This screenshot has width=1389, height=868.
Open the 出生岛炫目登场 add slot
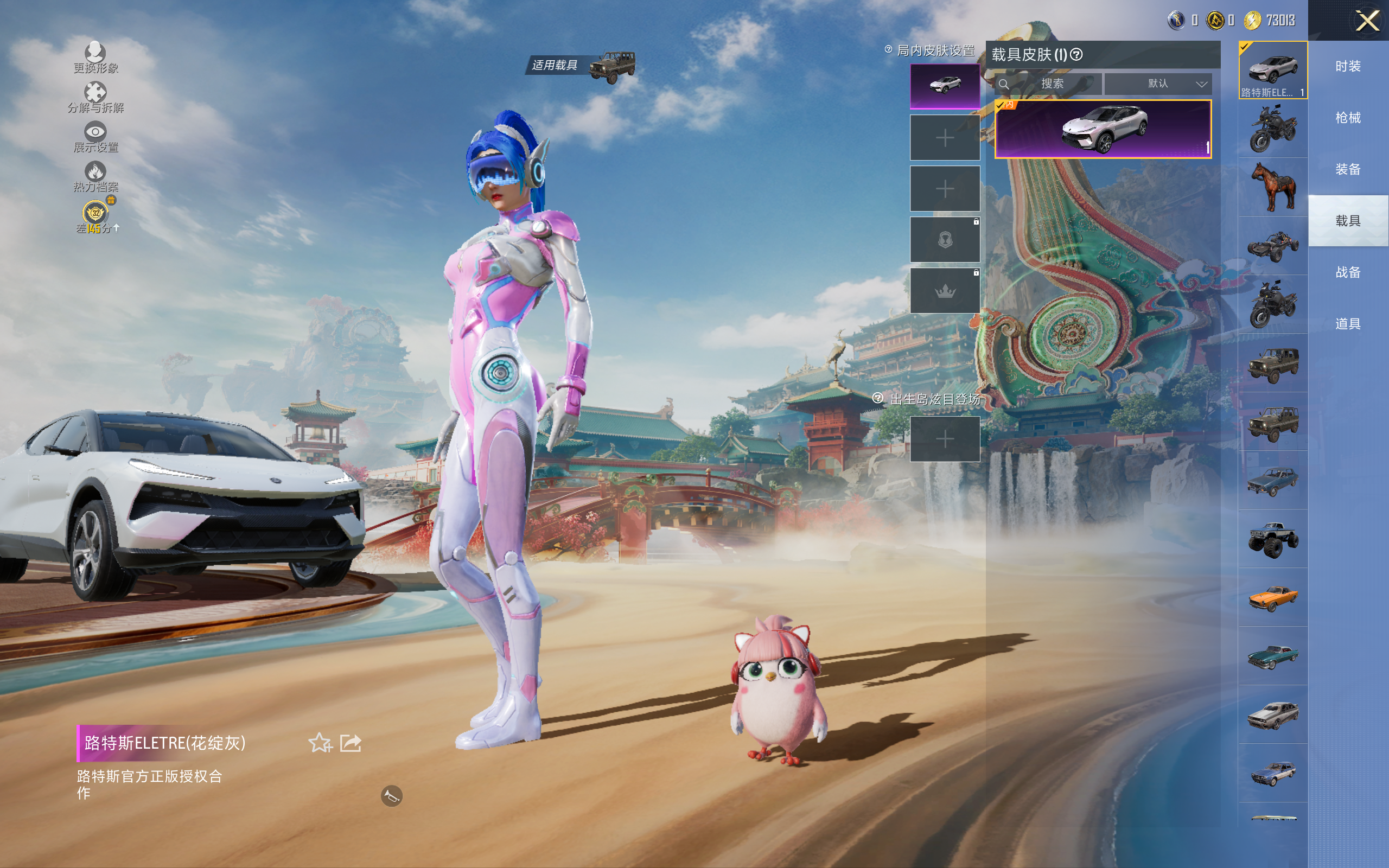click(x=945, y=439)
